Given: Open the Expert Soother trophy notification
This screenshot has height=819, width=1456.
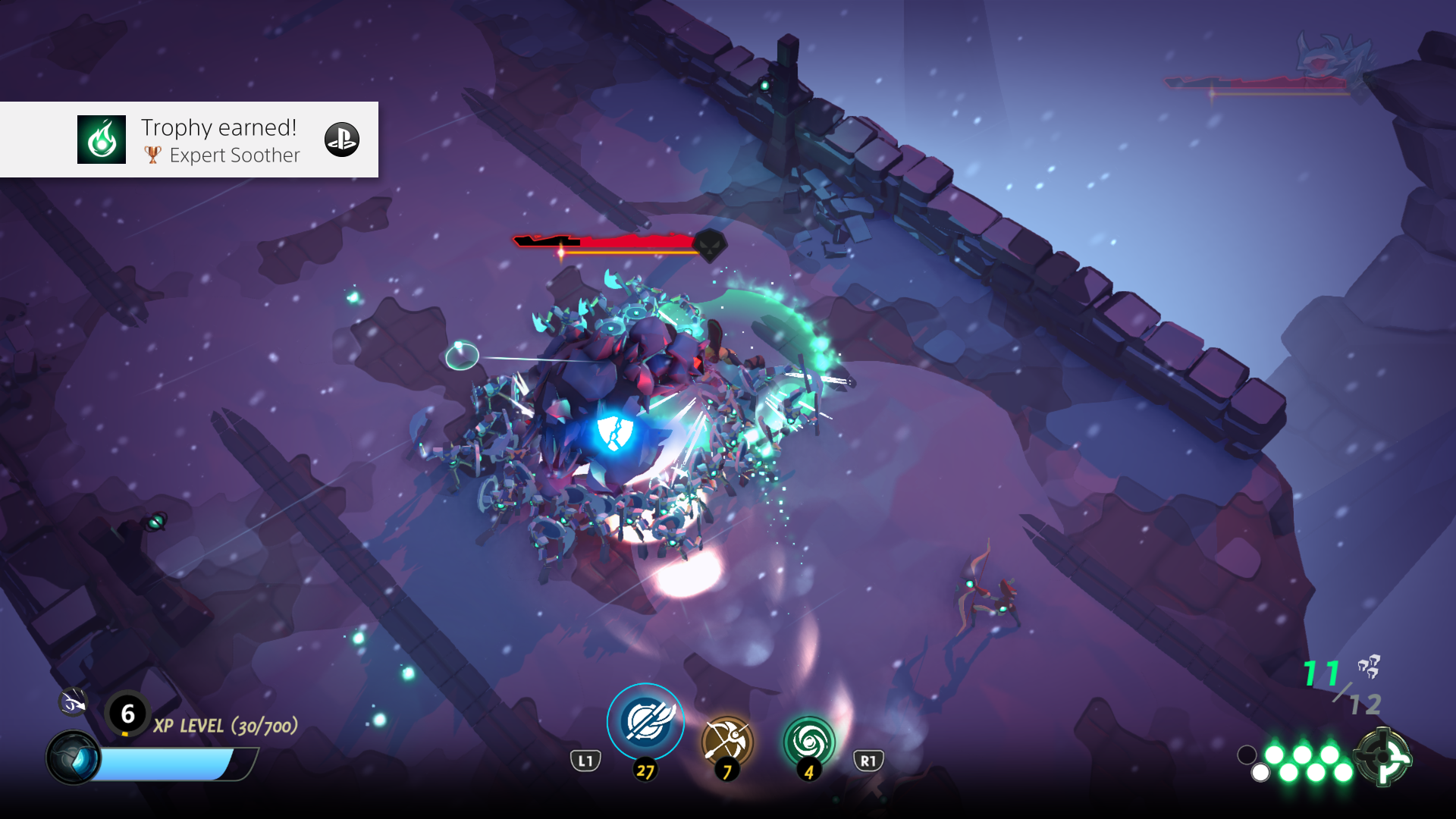Looking at the screenshot, I should click(220, 140).
